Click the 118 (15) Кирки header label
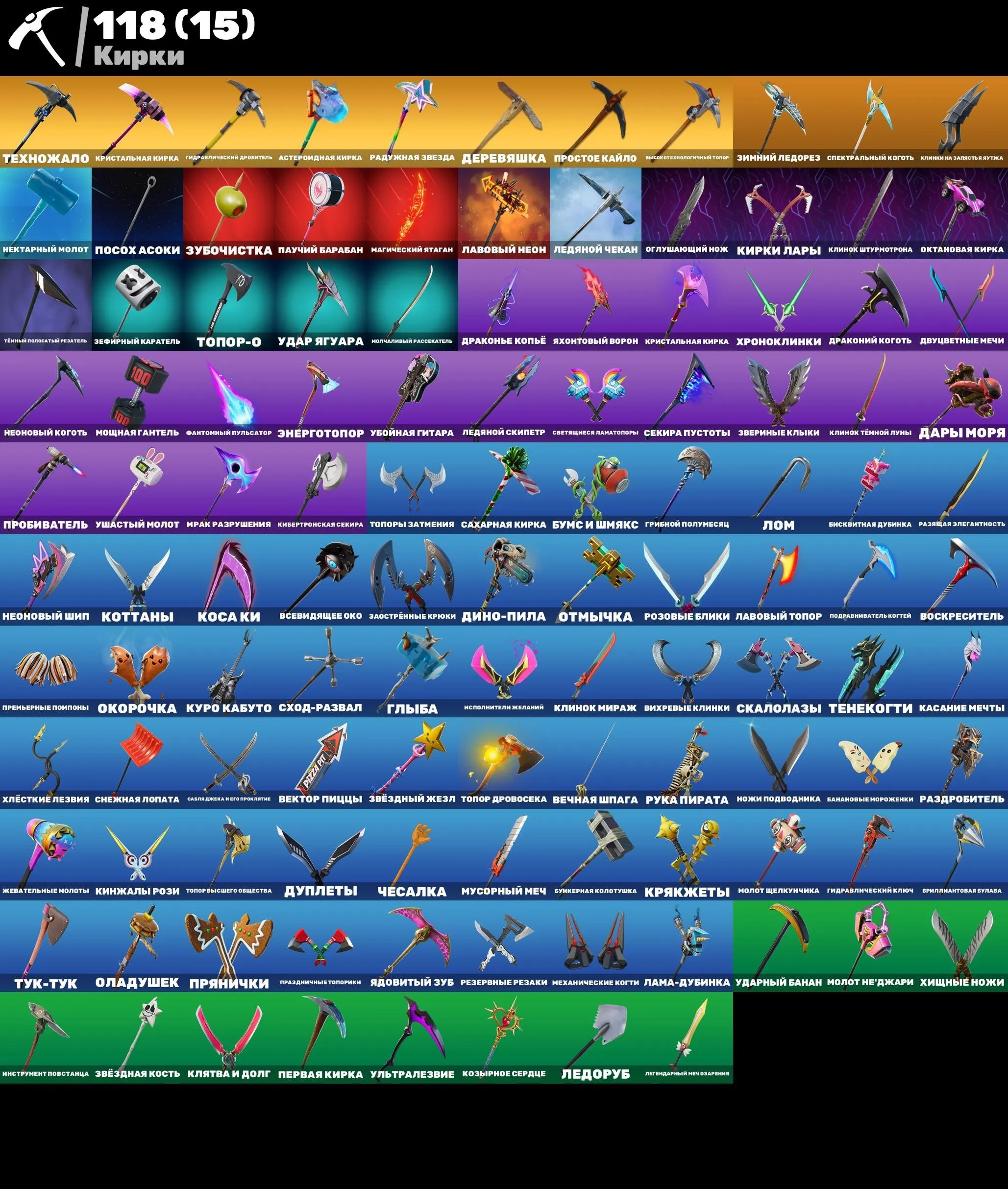 click(172, 34)
